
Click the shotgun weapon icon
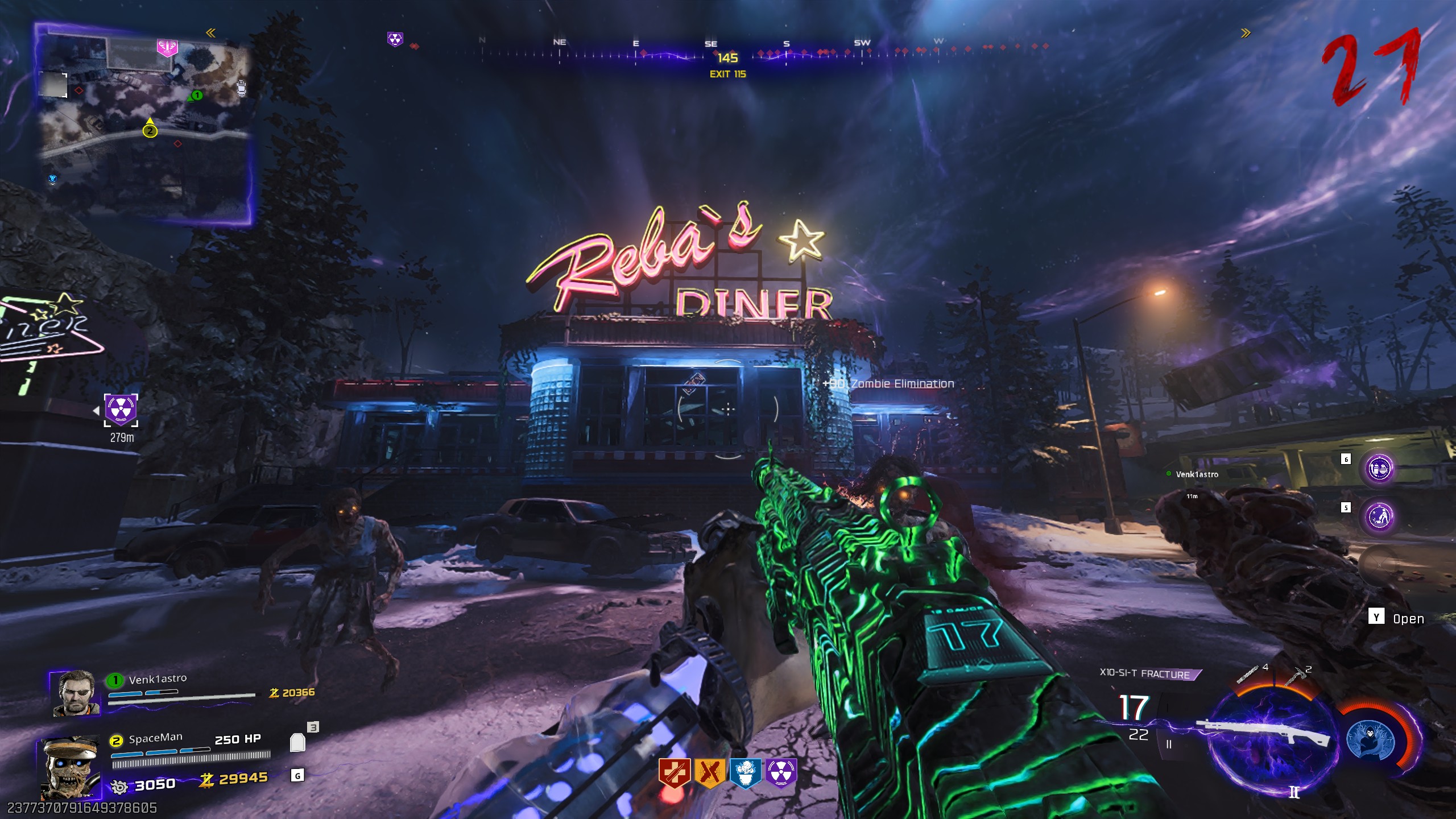pyautogui.click(x=1263, y=733)
